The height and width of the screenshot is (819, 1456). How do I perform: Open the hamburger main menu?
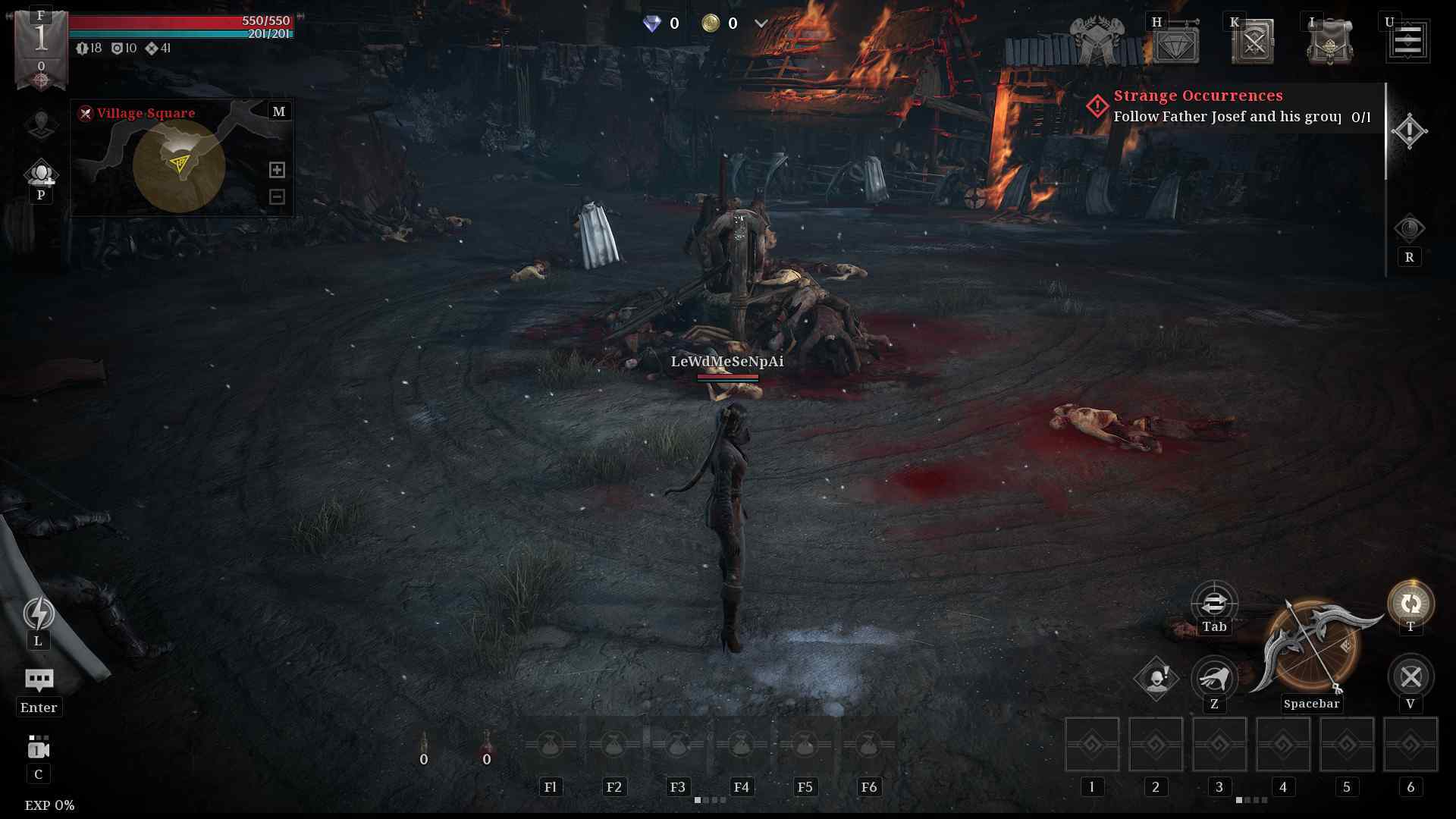tap(1408, 41)
